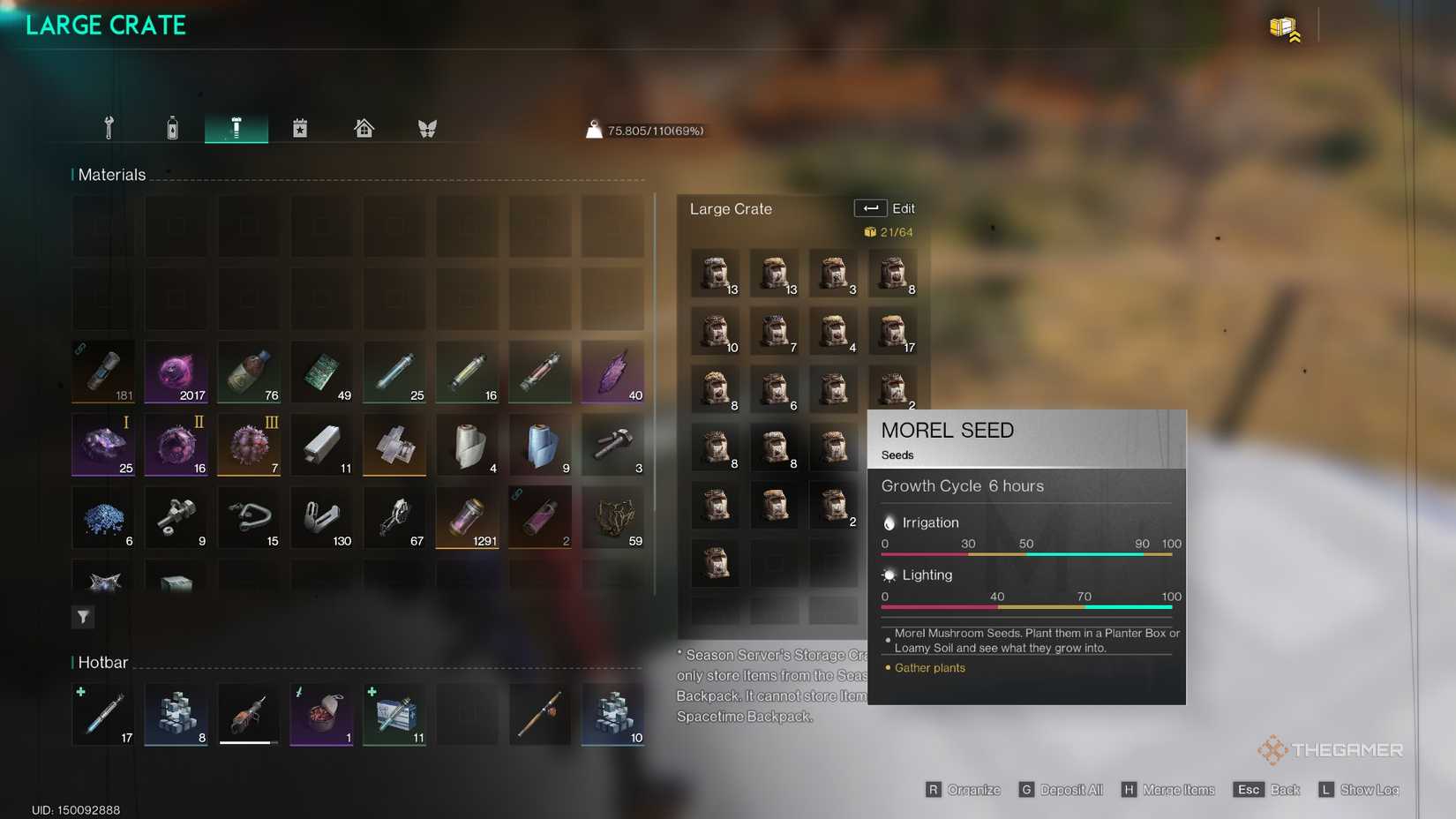Pick the green circuit board stack of 49
The width and height of the screenshot is (1456, 819).
pos(322,372)
